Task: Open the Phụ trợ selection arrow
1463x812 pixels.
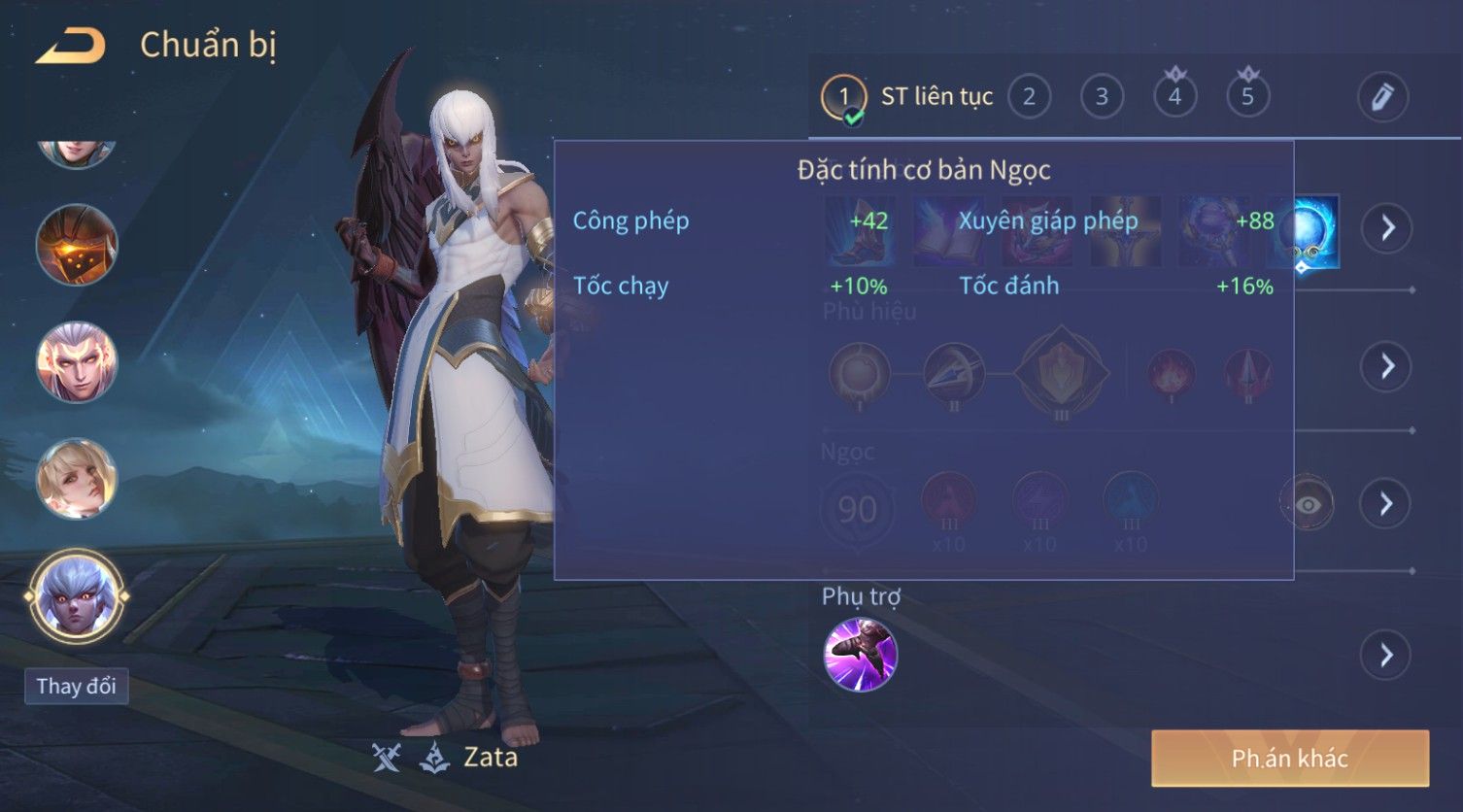Action: (1386, 656)
